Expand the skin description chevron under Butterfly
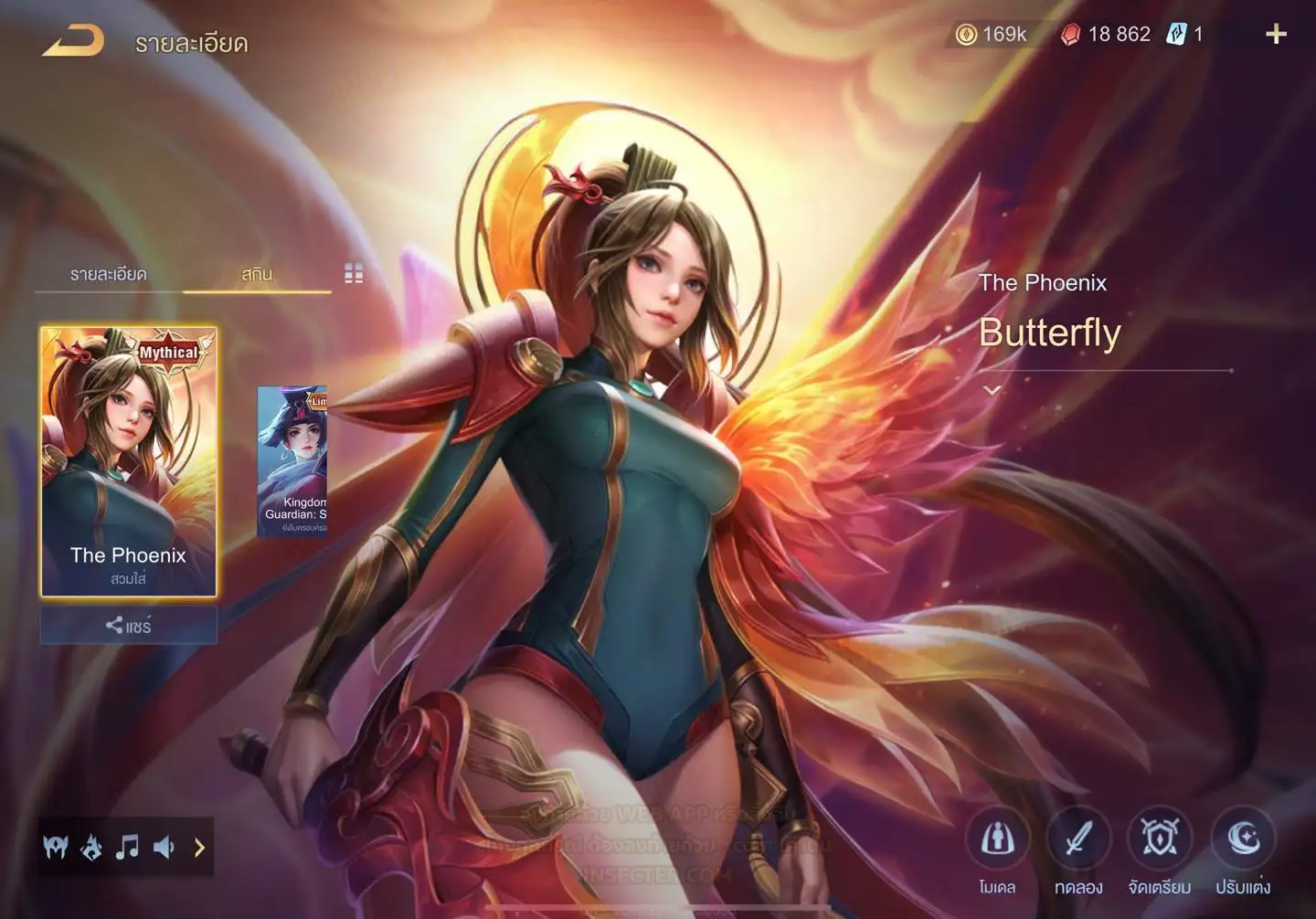 992,390
